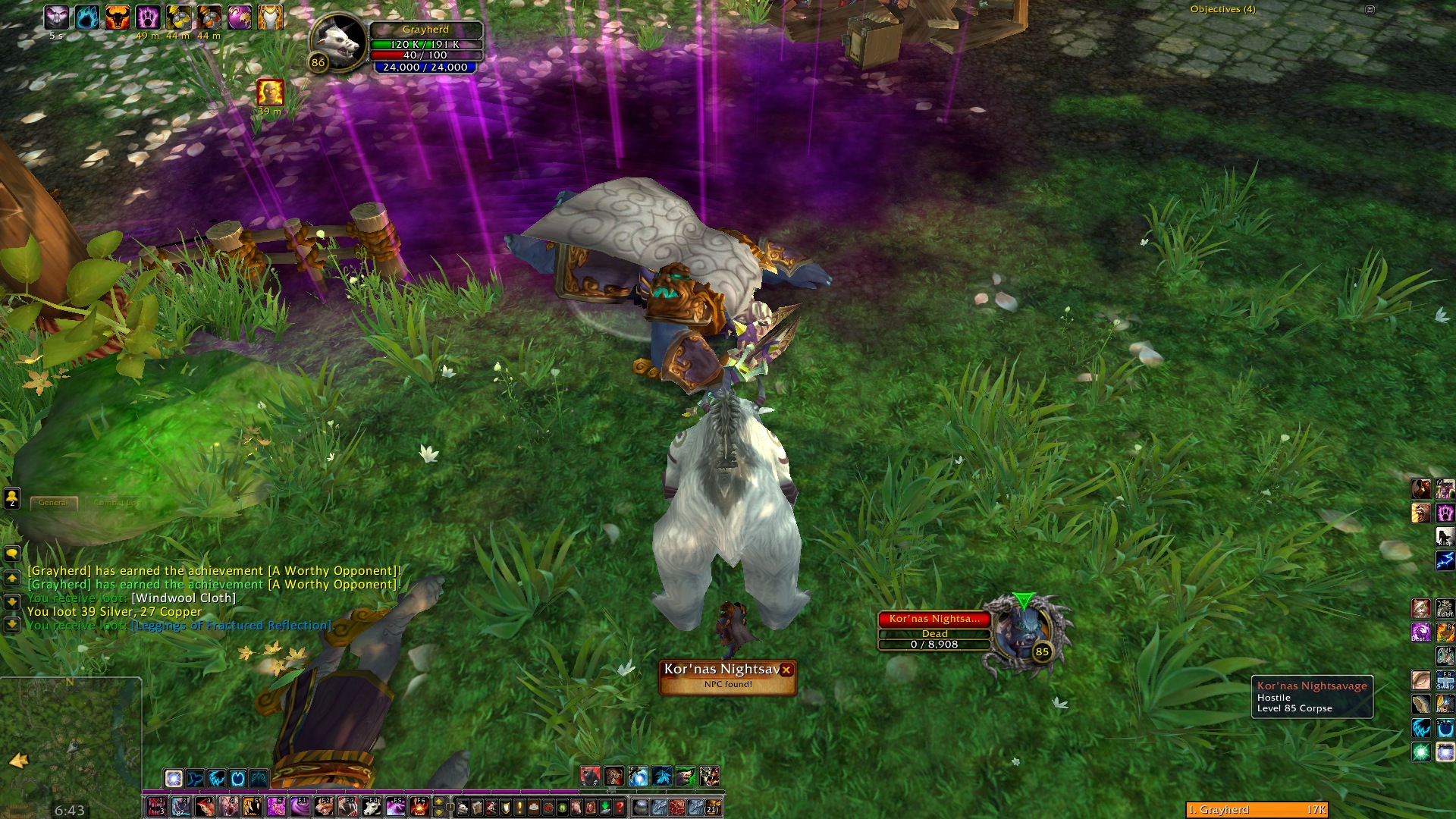Click the Kor'nas Nightsavage target portrait

tap(1023, 636)
